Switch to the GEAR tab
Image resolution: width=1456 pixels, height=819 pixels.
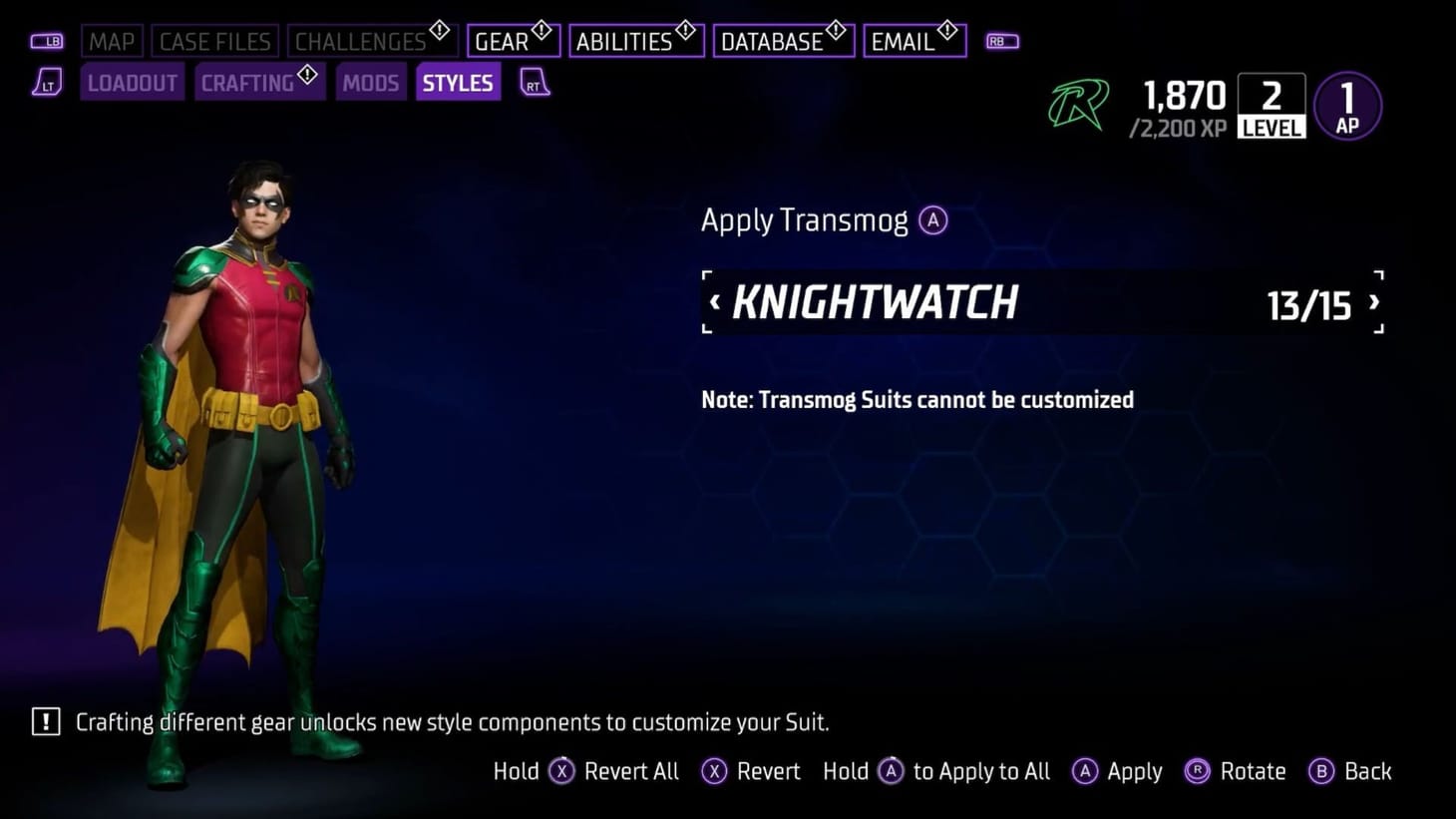point(507,41)
